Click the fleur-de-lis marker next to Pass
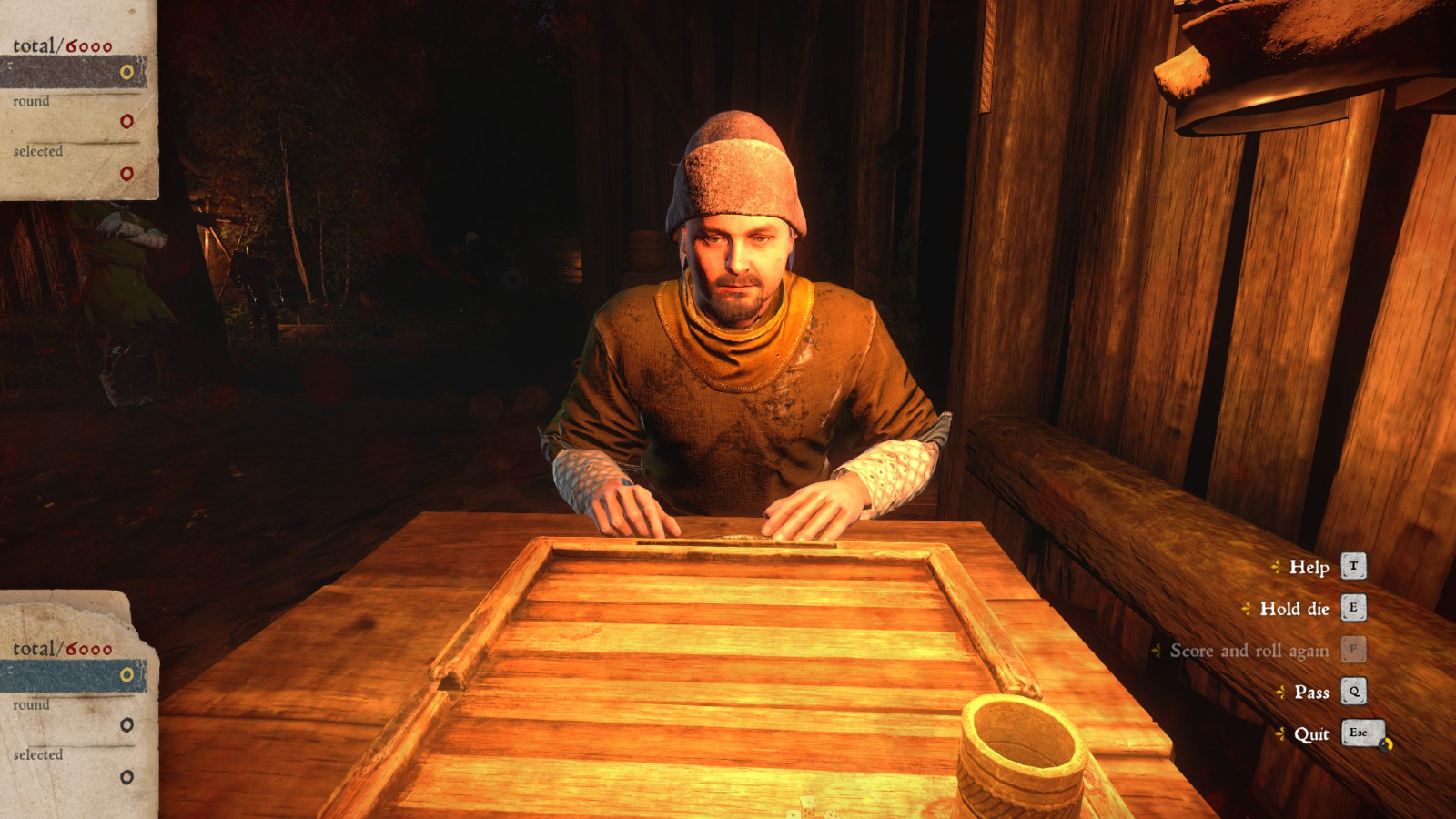The image size is (1456, 819). (x=1281, y=692)
